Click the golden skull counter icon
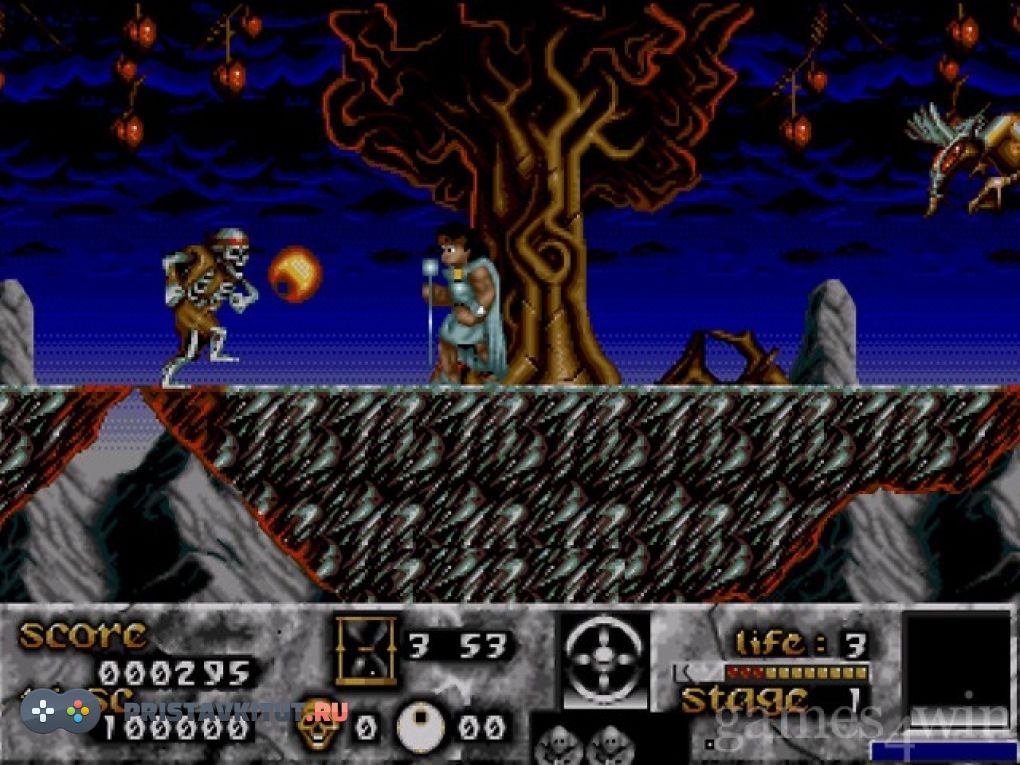 tap(319, 723)
